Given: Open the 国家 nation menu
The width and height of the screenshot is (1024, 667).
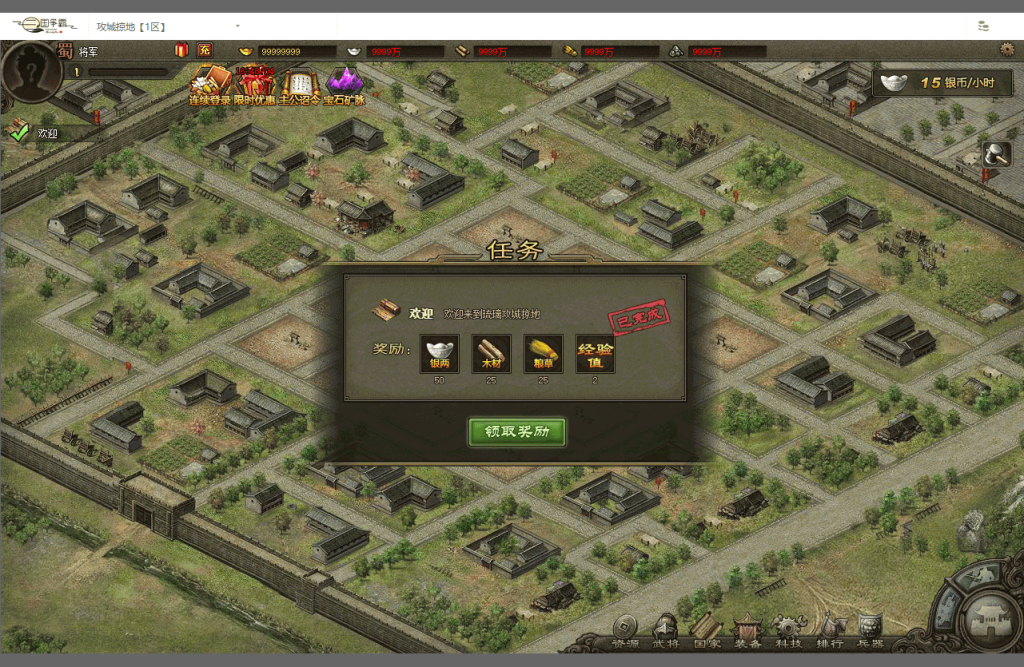Looking at the screenshot, I should click(707, 632).
